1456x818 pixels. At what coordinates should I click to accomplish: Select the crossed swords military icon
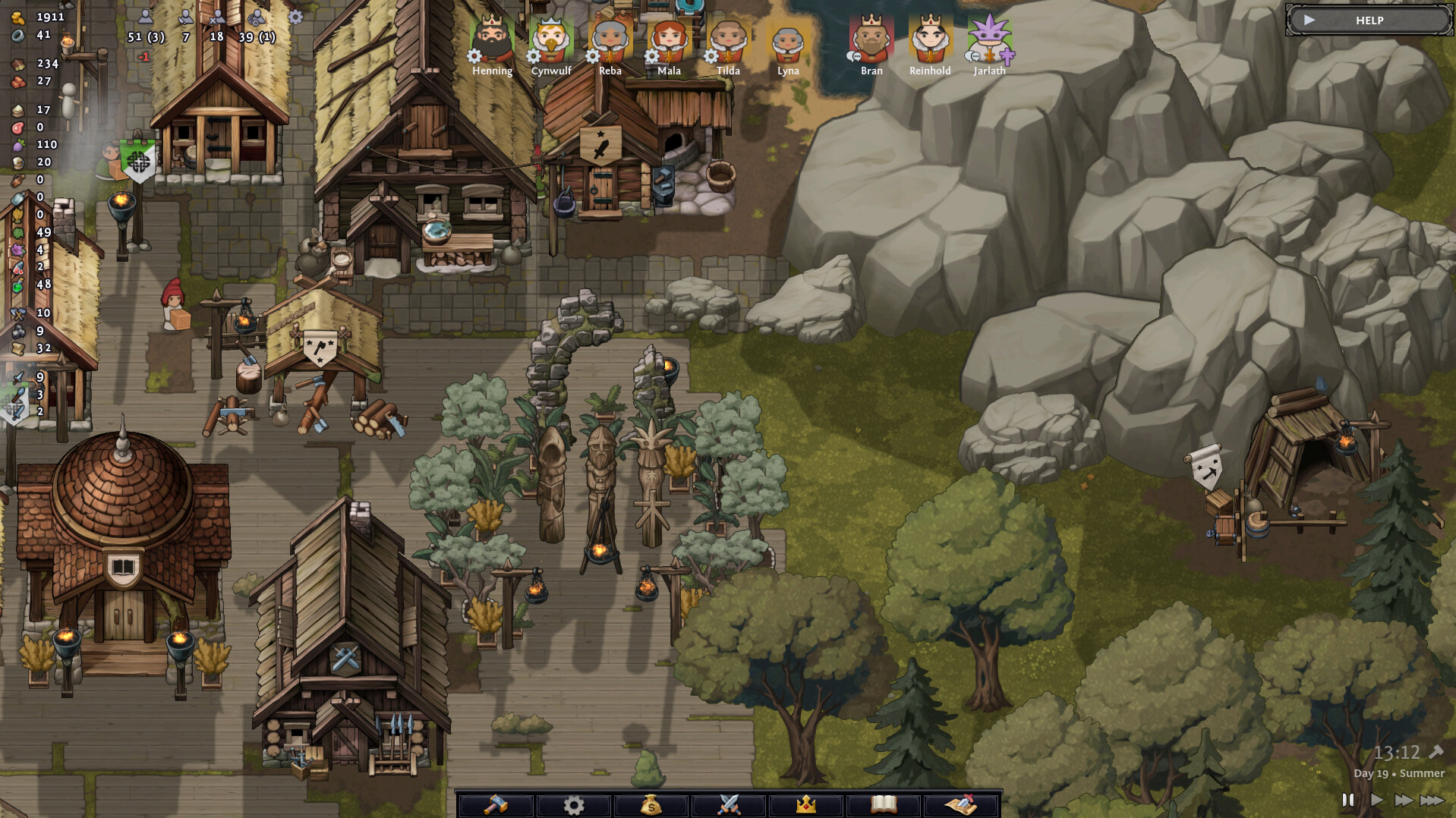[730, 806]
